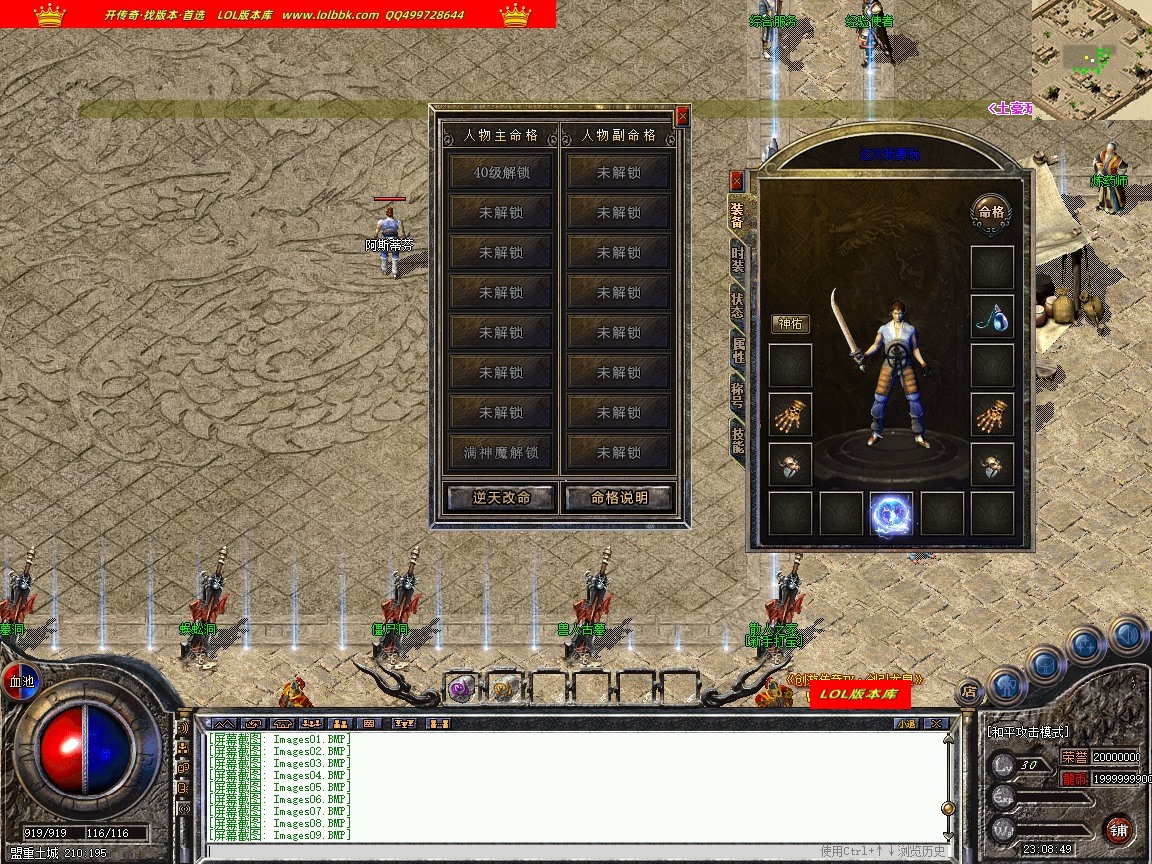Show the 属性 attributes tab
1152x864 pixels.
738,350
